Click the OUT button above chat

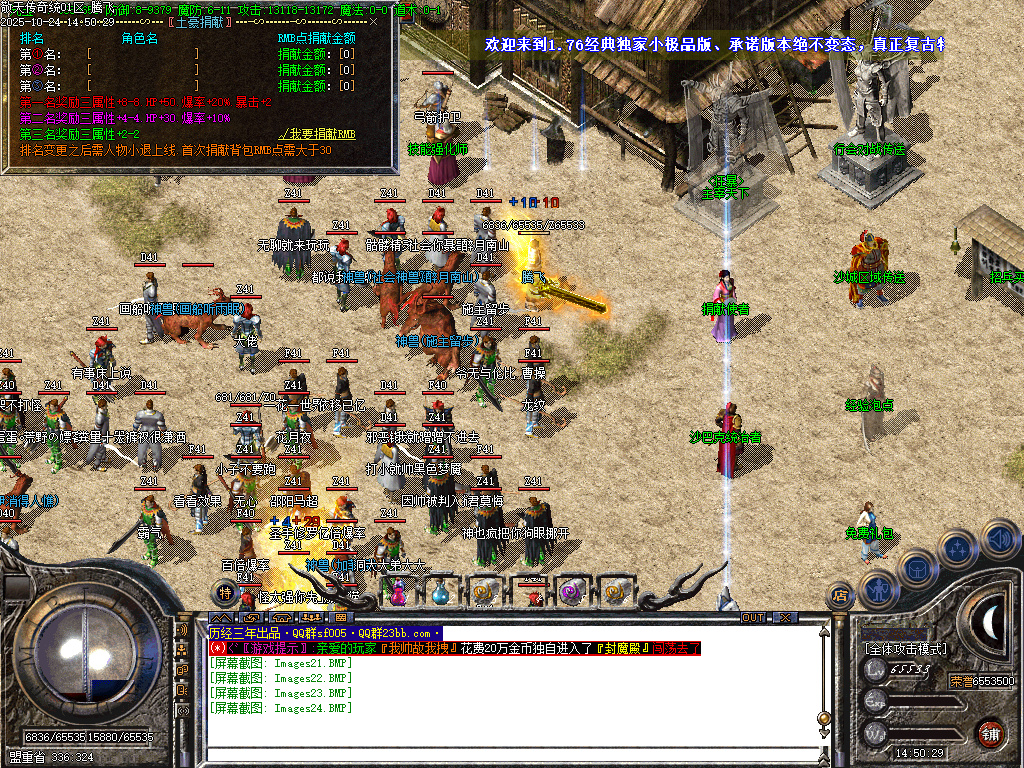click(x=752, y=617)
